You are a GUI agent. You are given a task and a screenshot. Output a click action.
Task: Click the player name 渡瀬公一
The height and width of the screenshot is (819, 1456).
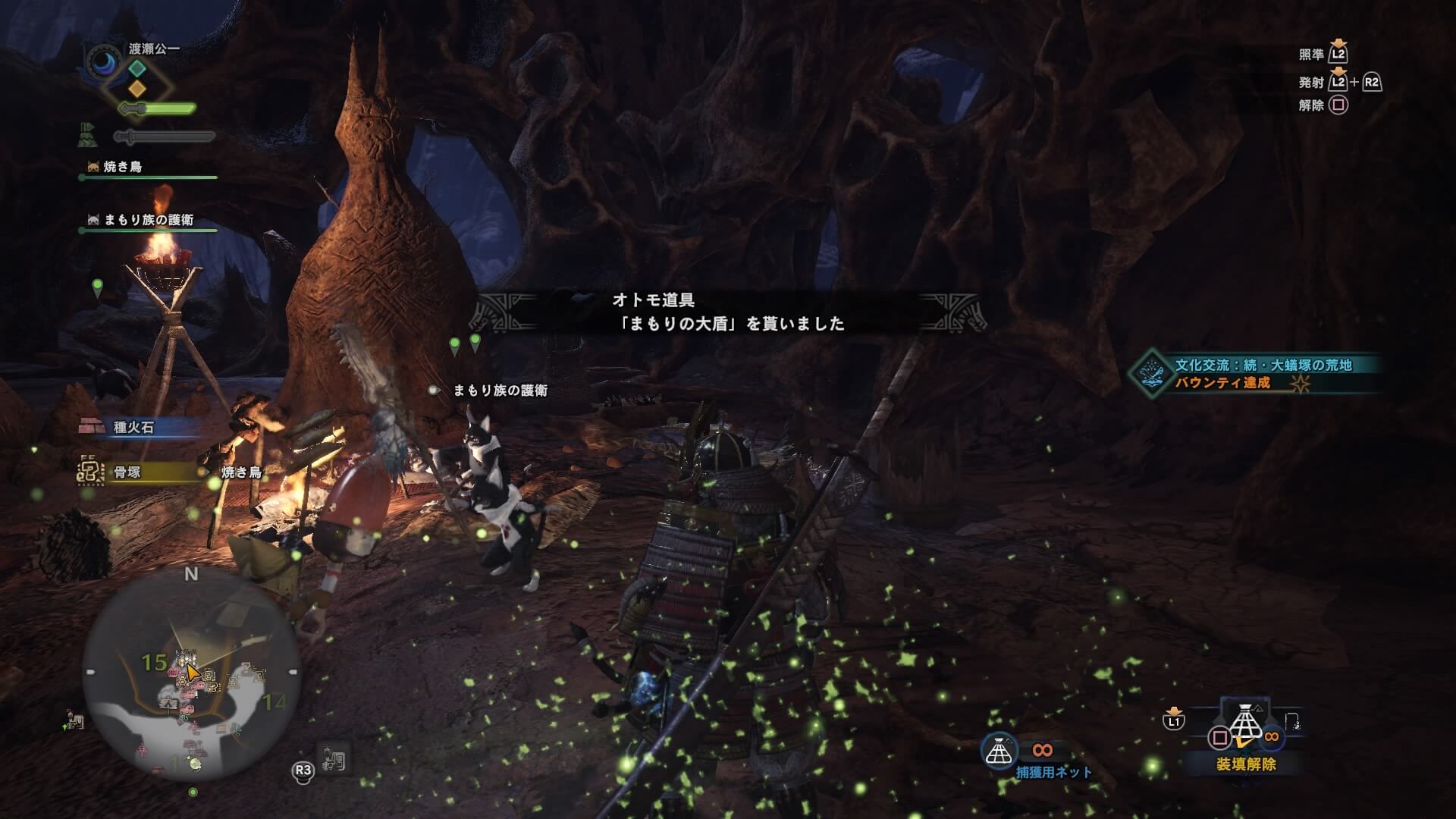[154, 49]
